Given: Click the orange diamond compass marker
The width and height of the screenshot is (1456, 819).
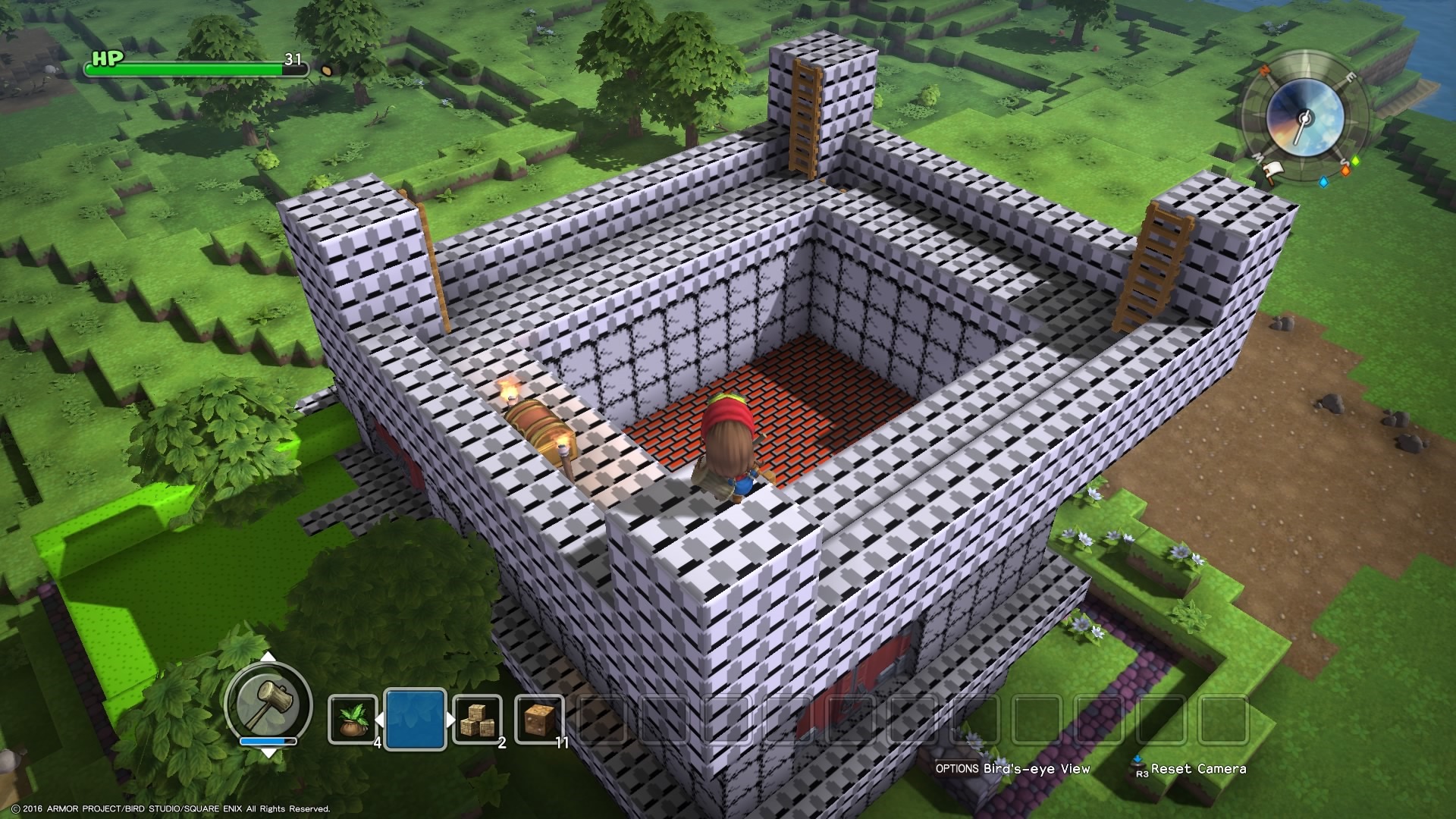Looking at the screenshot, I should click(1345, 171).
